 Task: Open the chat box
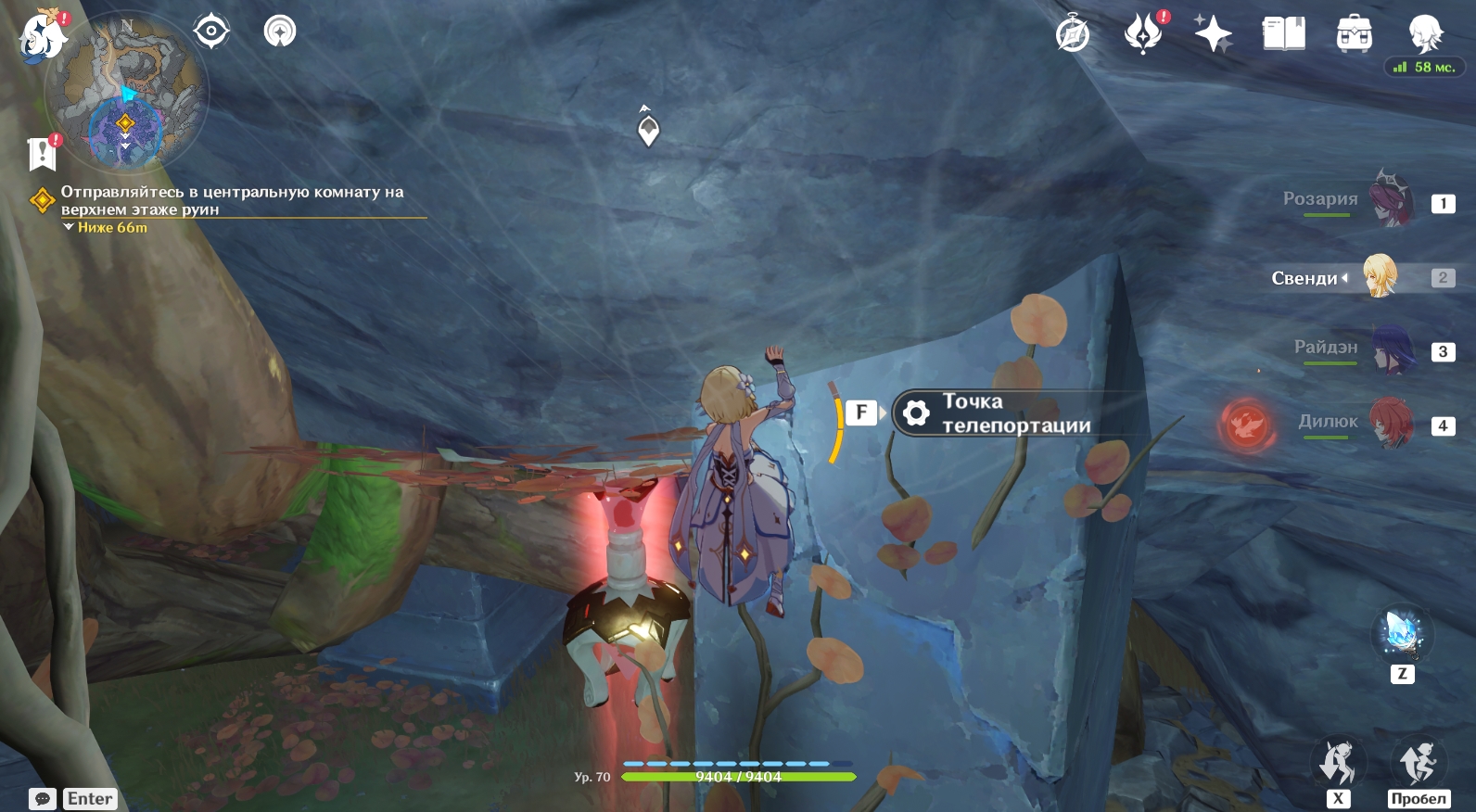click(43, 799)
